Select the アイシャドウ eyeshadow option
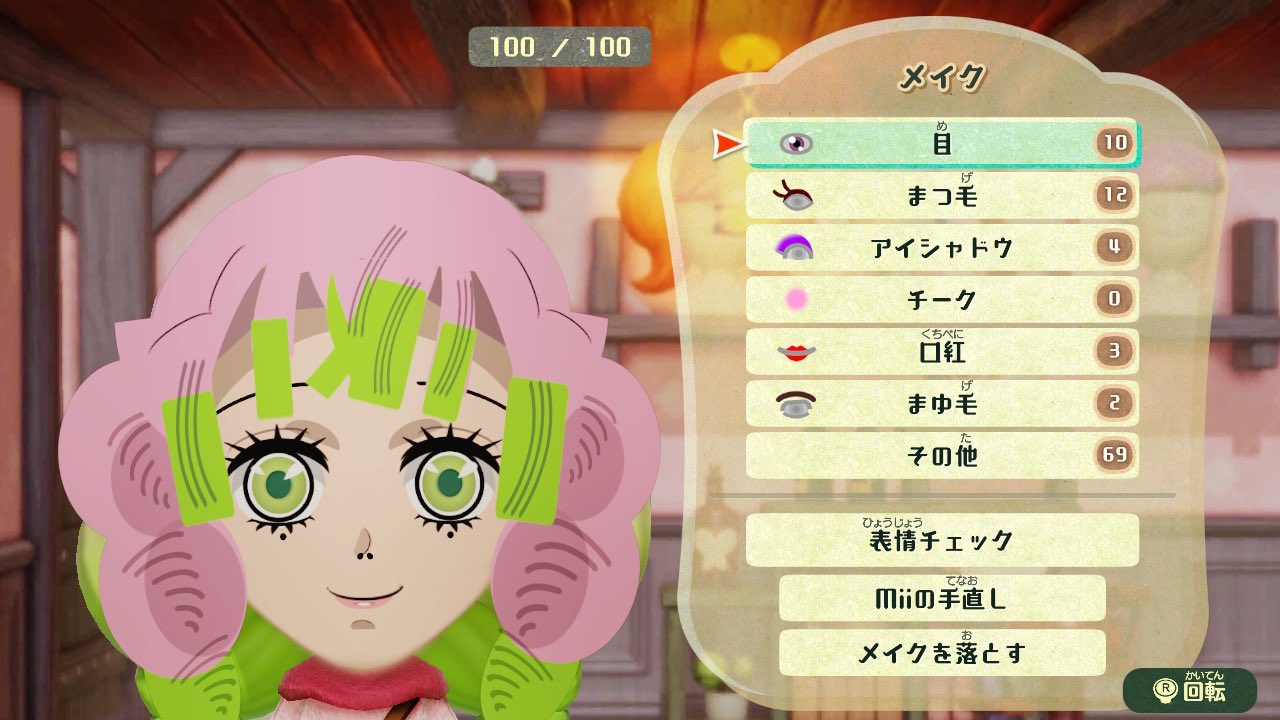This screenshot has height=720, width=1280. (940, 247)
